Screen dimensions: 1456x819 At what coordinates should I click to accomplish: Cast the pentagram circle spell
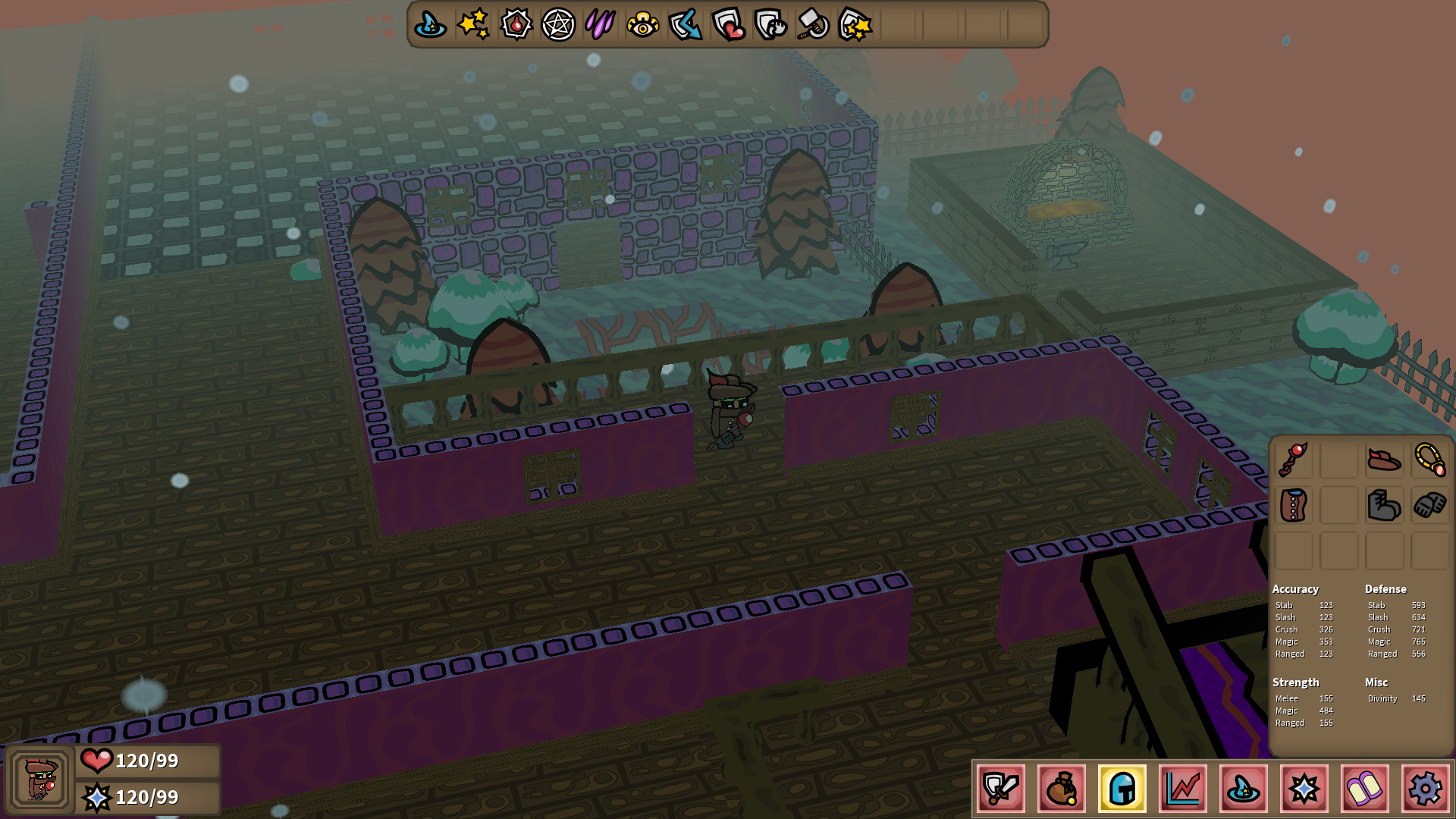558,25
